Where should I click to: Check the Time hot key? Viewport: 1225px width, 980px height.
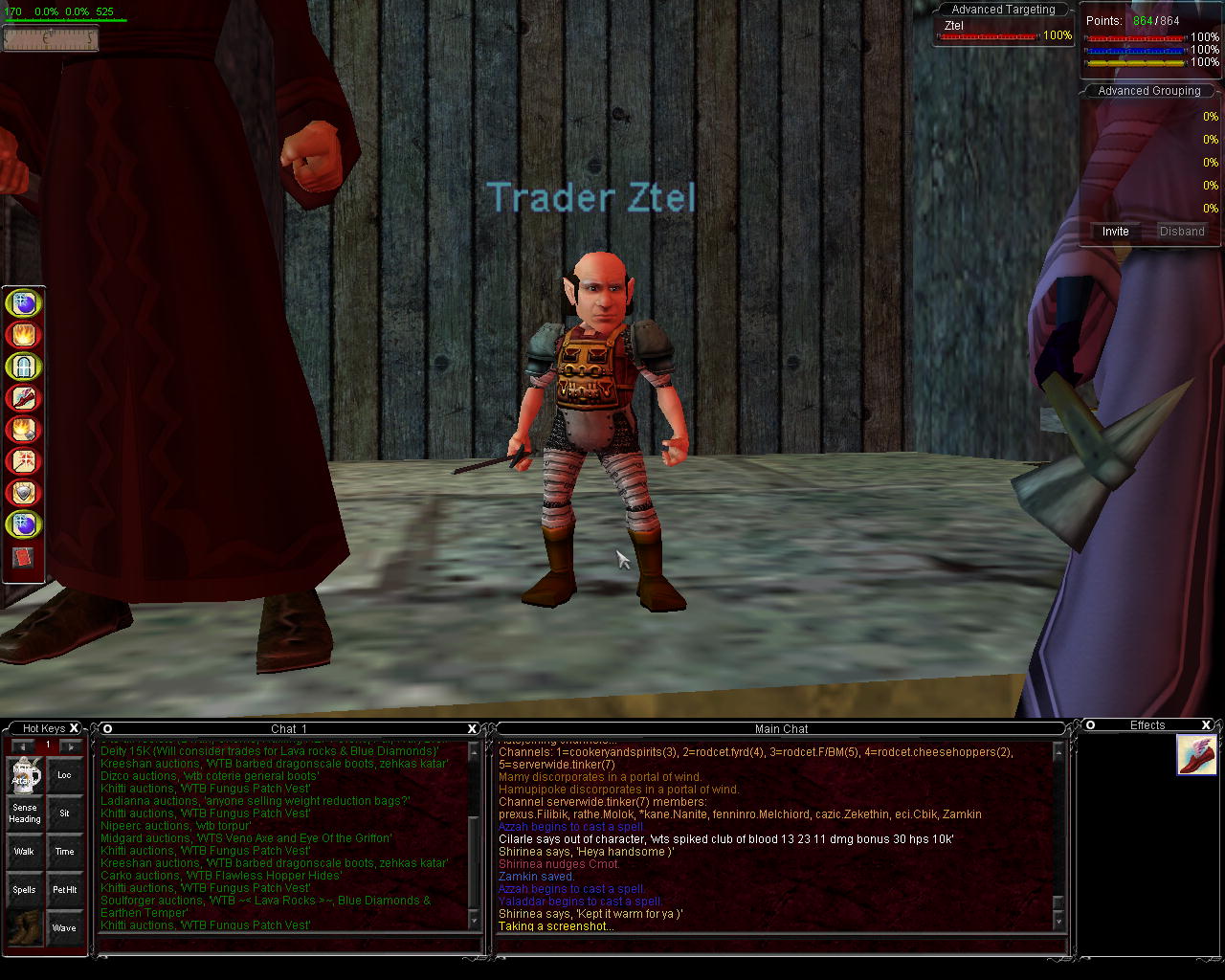(x=64, y=852)
